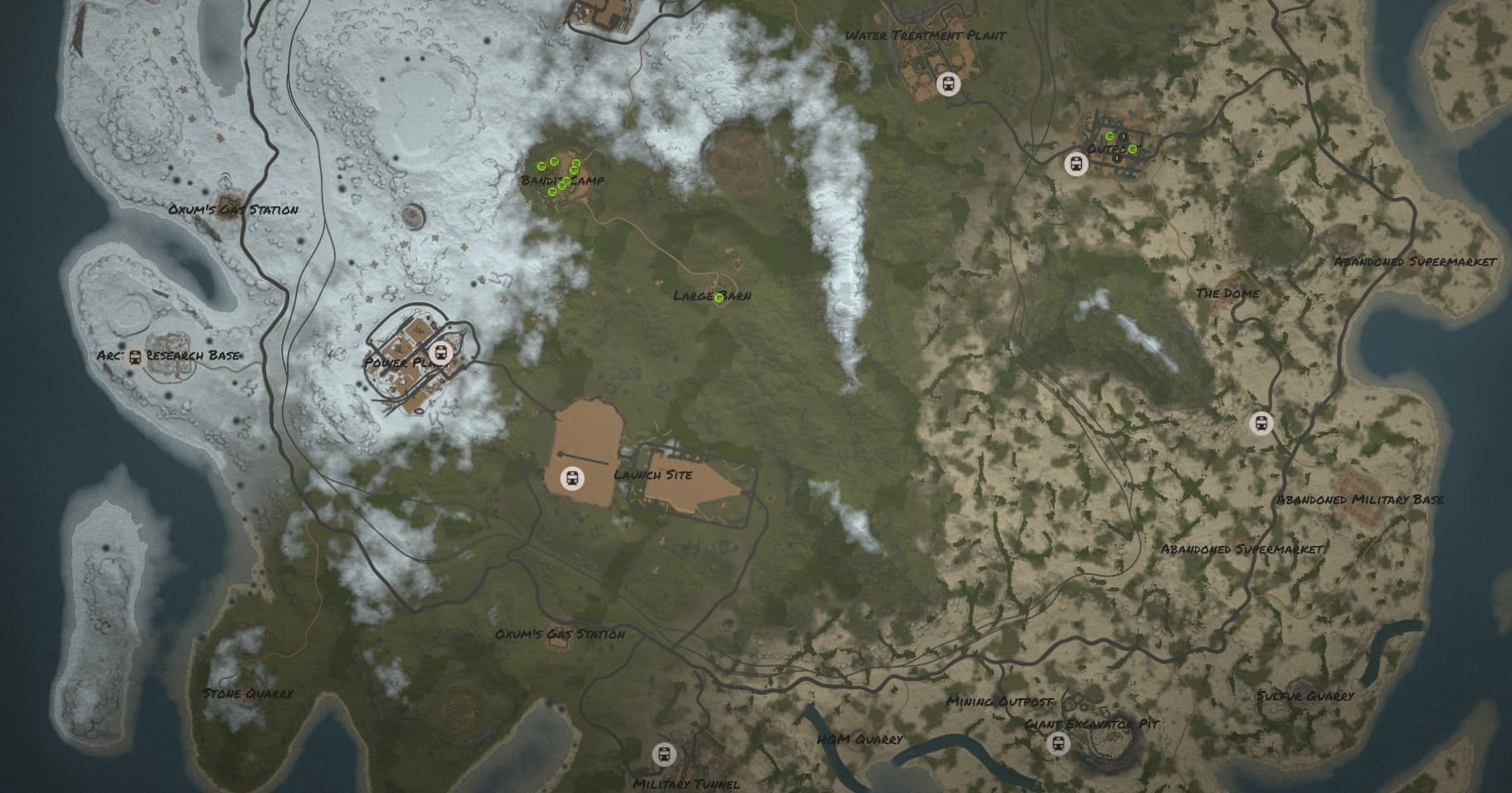The image size is (1512, 793).
Task: Select the lowest vending machine marker in Bandit Camp
Action: click(553, 192)
